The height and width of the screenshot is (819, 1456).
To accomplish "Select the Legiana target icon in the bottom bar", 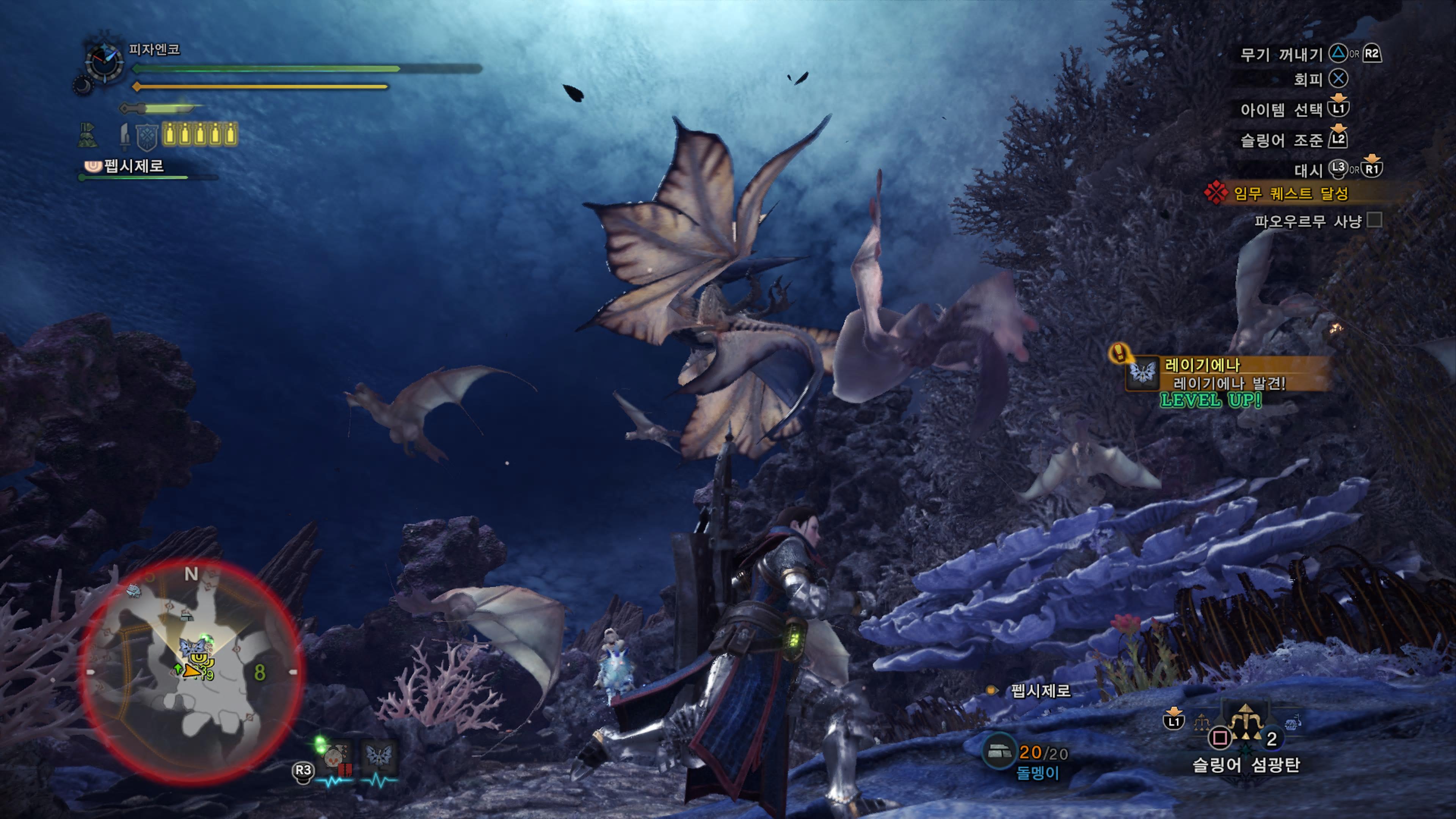I will [x=379, y=758].
